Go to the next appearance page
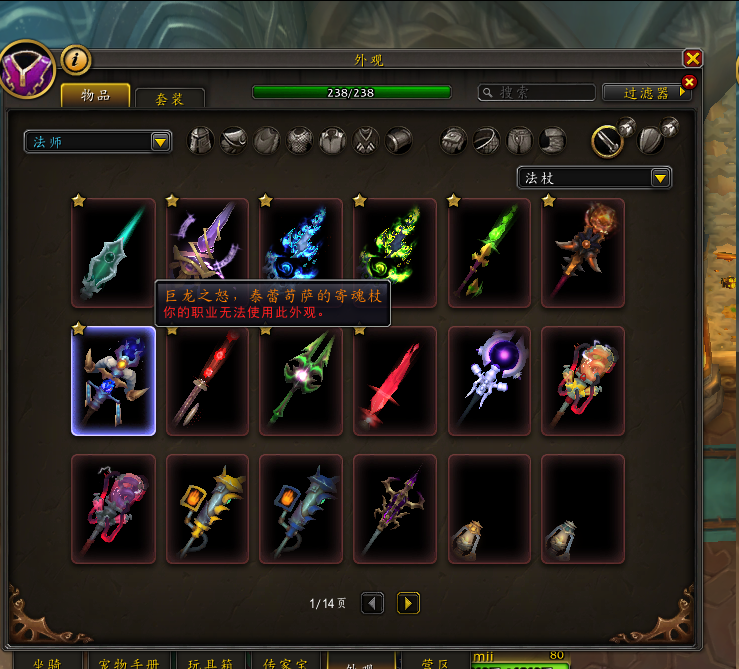739x669 pixels. click(408, 603)
